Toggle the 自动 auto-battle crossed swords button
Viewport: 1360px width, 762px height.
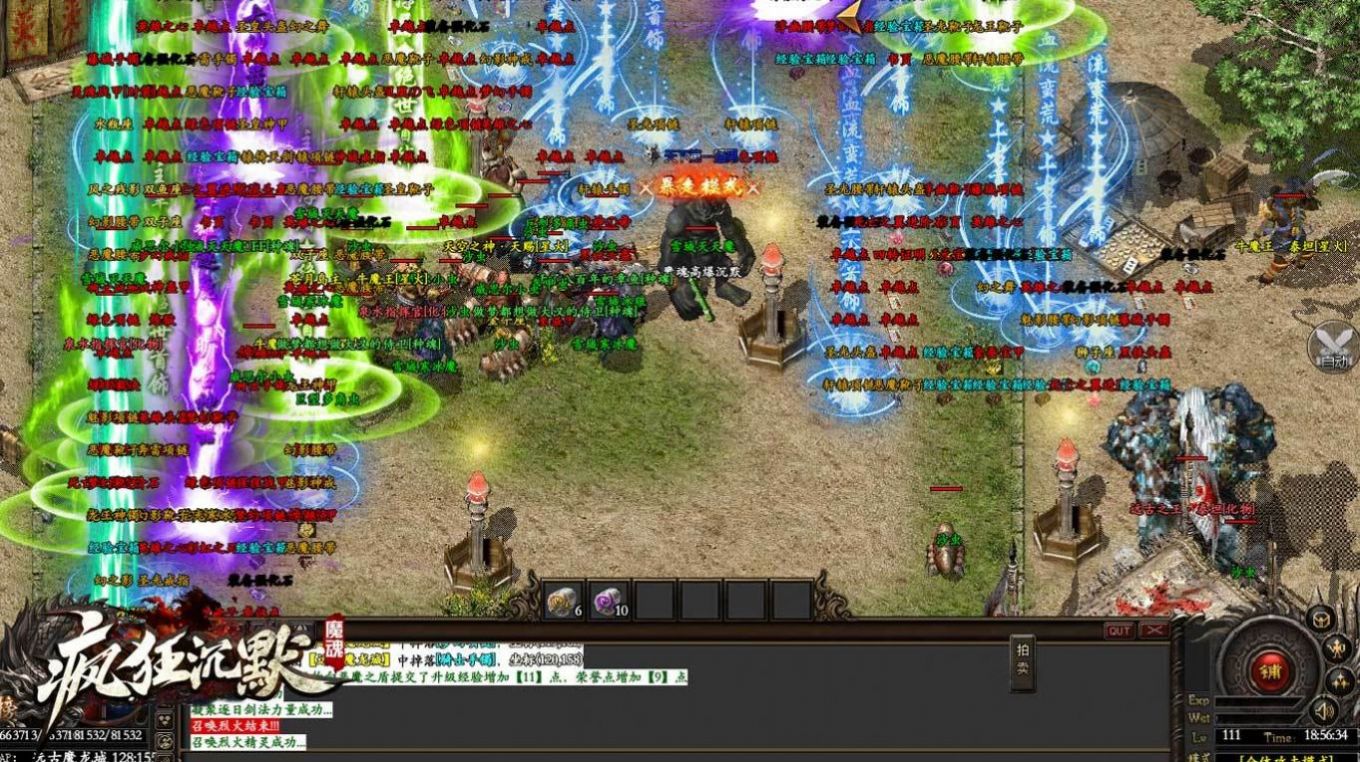pyautogui.click(x=1333, y=346)
